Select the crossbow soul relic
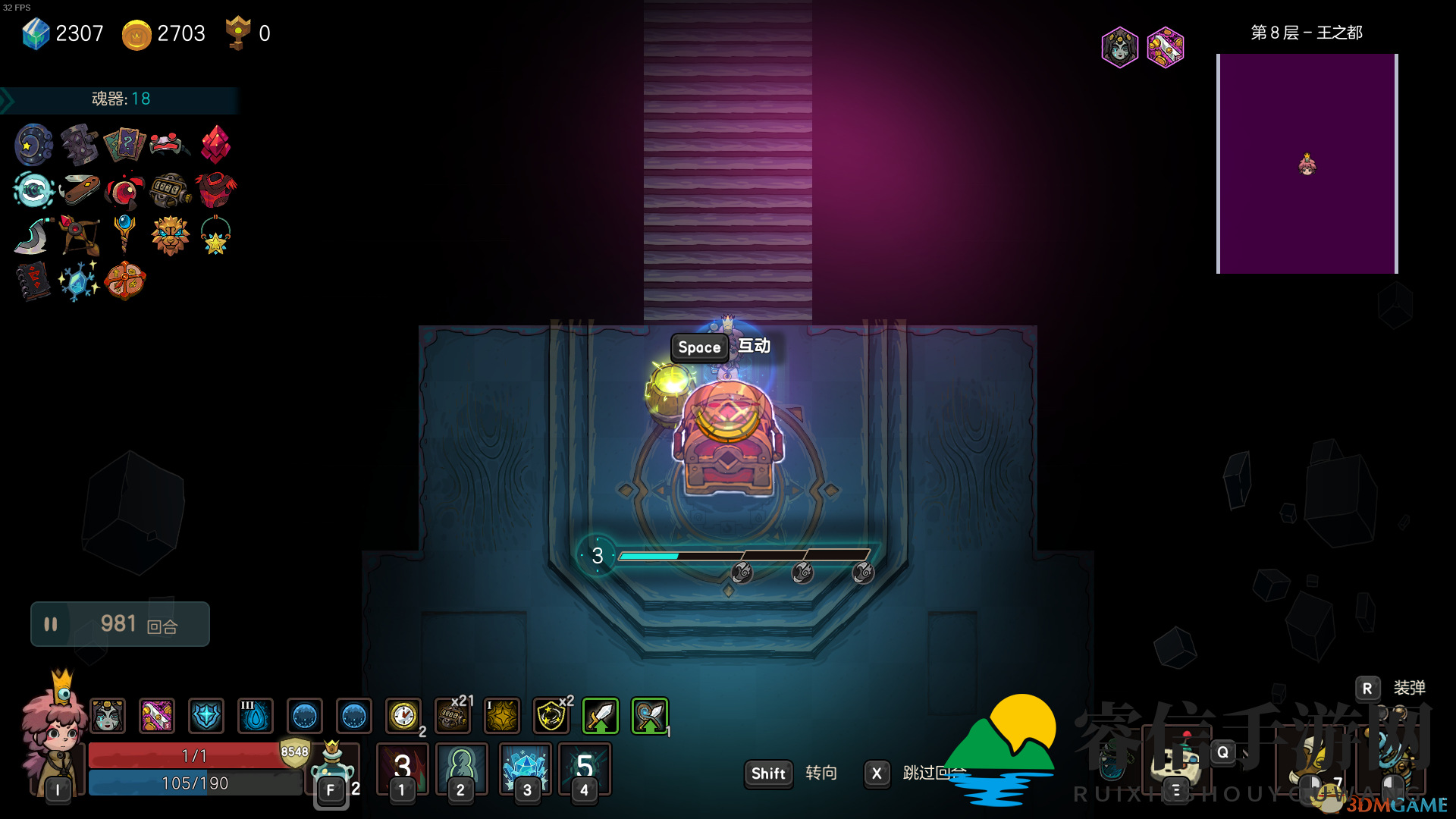This screenshot has width=1456, height=819. (80, 235)
